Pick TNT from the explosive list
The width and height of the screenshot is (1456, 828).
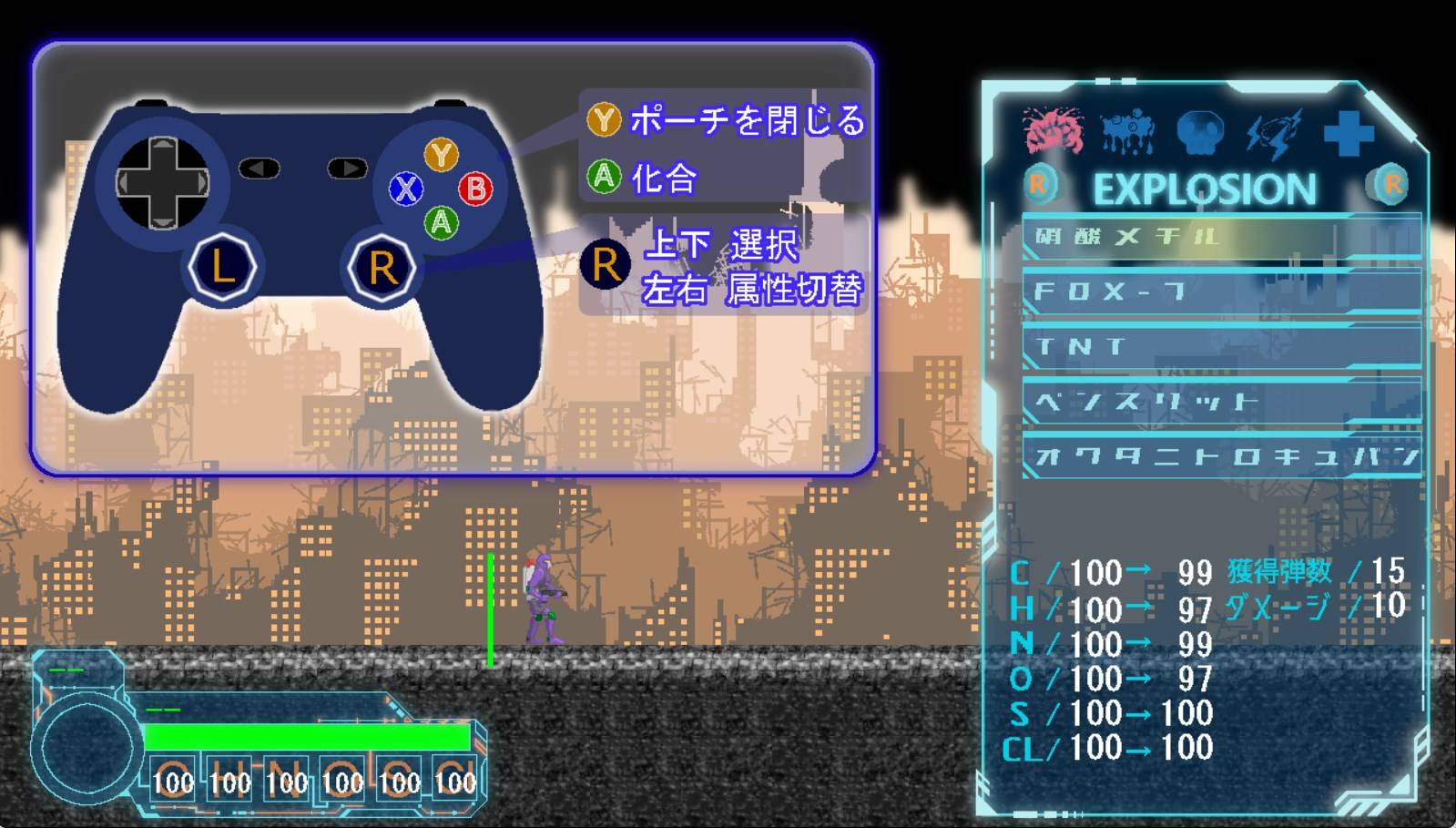[x=1220, y=346]
